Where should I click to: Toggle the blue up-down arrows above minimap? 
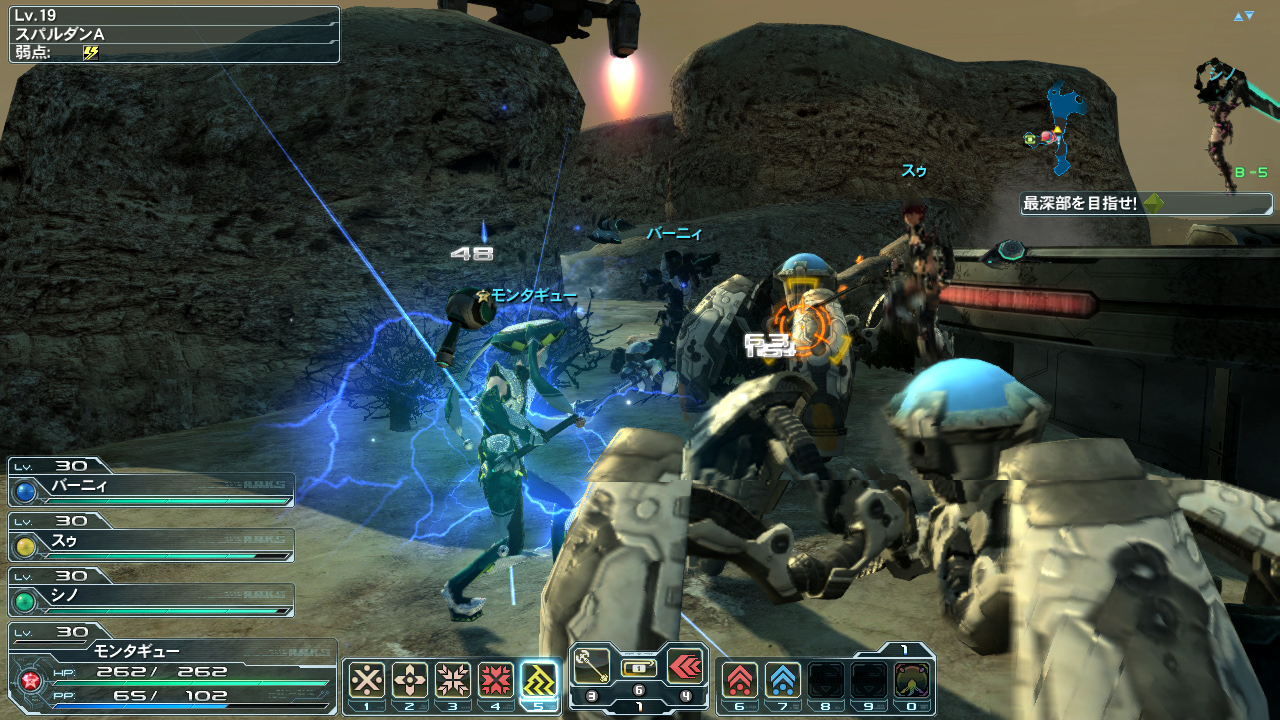click(1243, 16)
